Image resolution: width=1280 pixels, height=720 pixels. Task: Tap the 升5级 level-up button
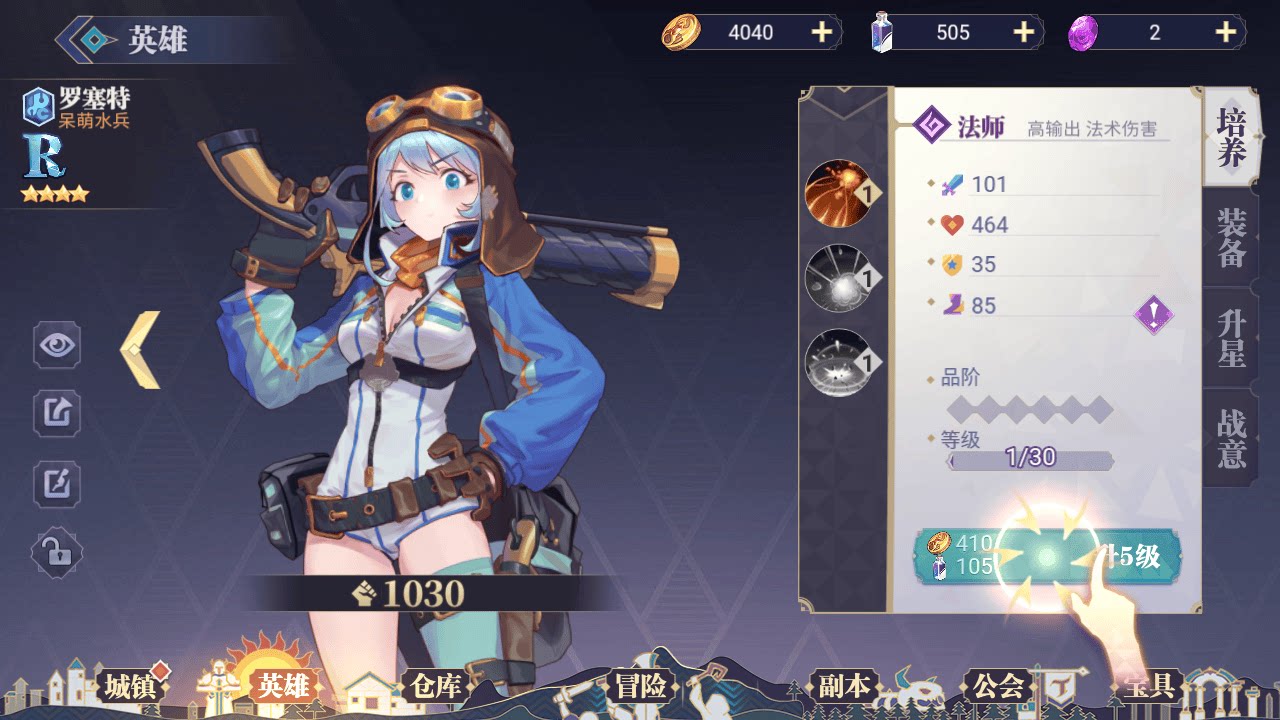click(1048, 556)
